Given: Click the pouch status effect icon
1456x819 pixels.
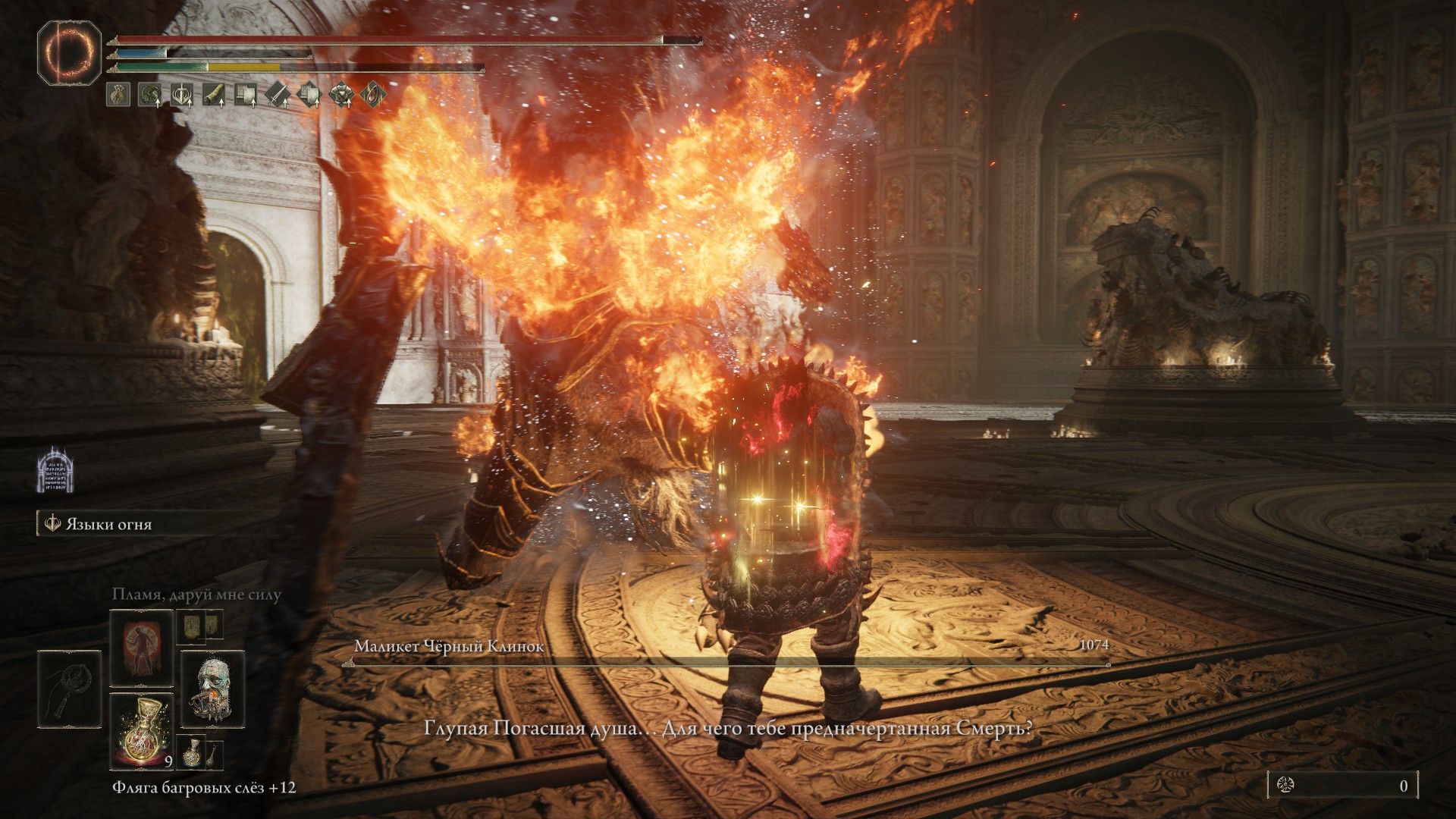Looking at the screenshot, I should point(118,95).
